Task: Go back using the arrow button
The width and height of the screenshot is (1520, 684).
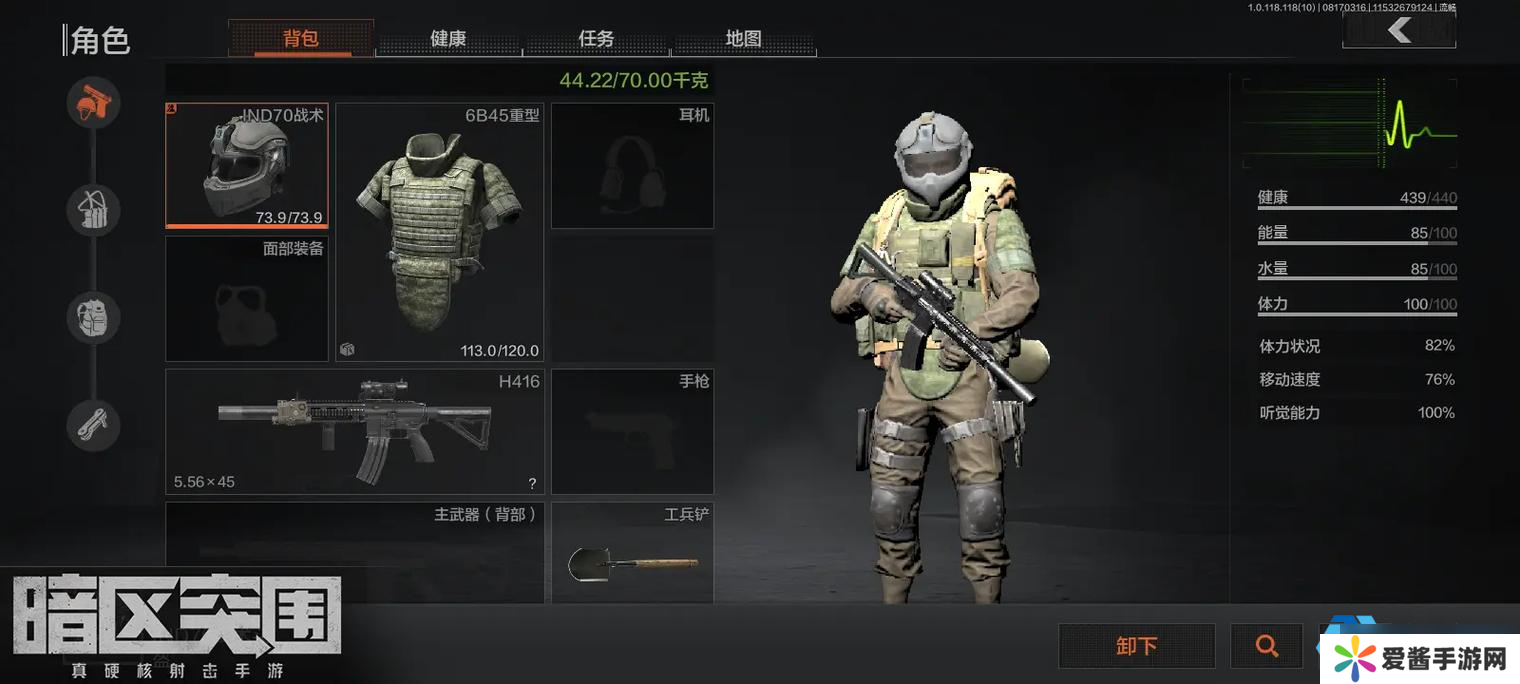Action: tap(1398, 31)
